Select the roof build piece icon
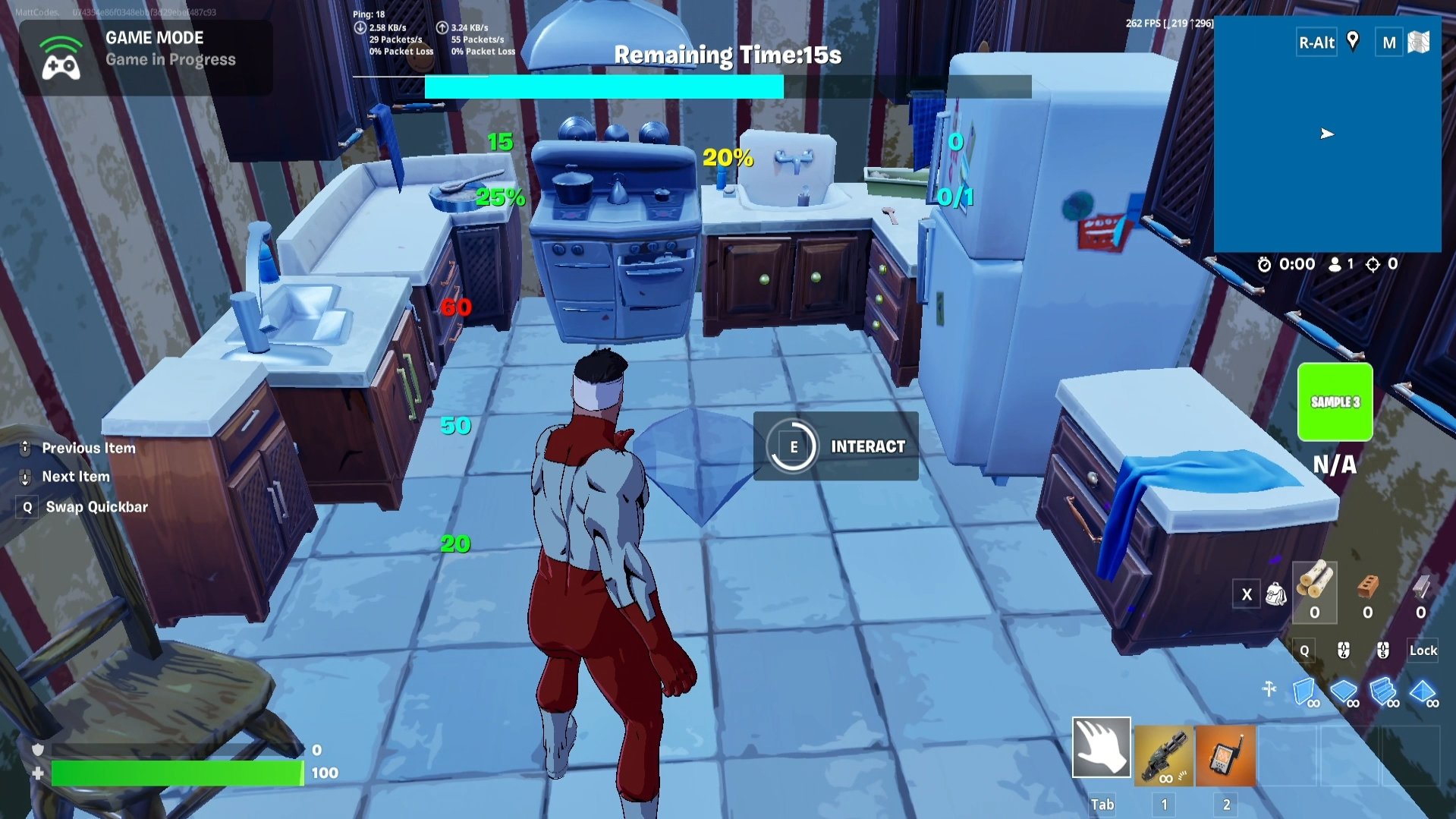Viewport: 1456px width, 819px height. [x=1422, y=691]
